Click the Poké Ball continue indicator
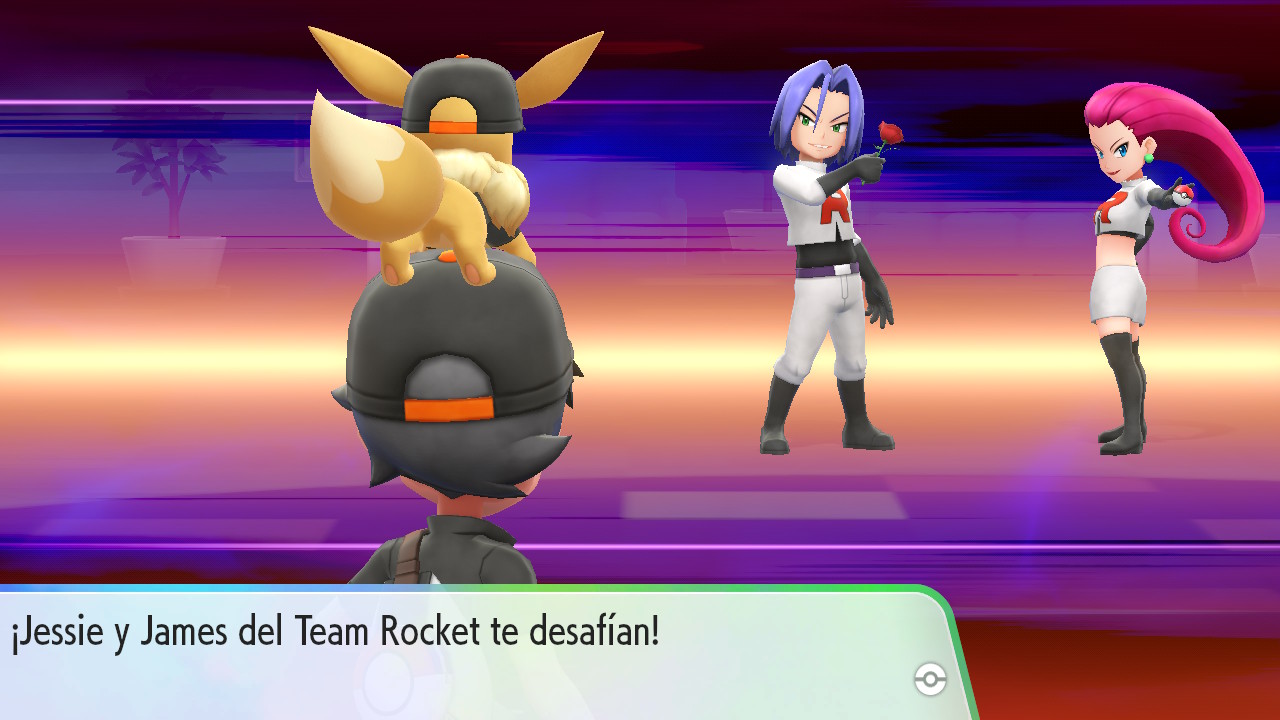 click(x=930, y=680)
